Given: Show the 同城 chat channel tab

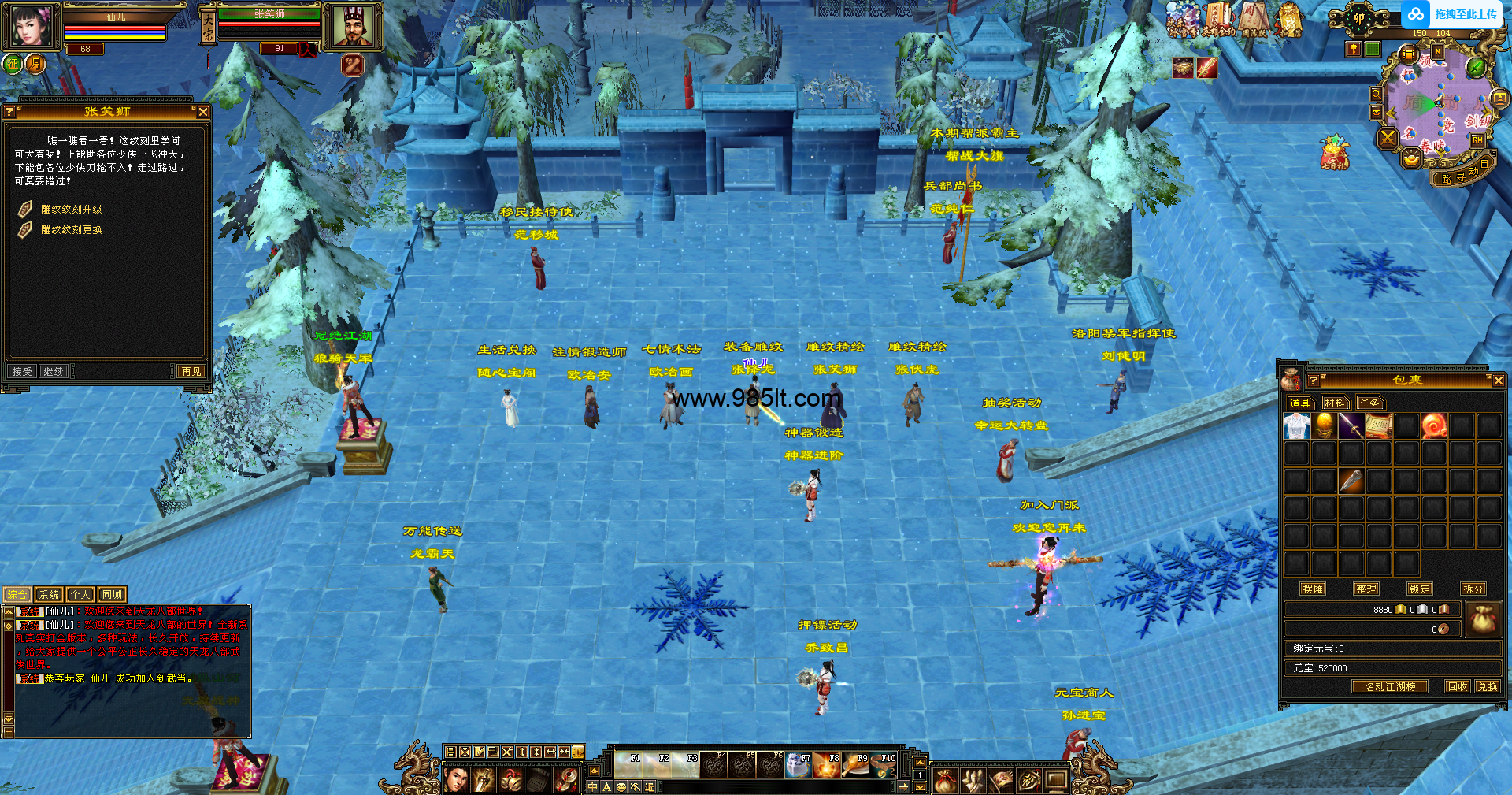Looking at the screenshot, I should [112, 595].
